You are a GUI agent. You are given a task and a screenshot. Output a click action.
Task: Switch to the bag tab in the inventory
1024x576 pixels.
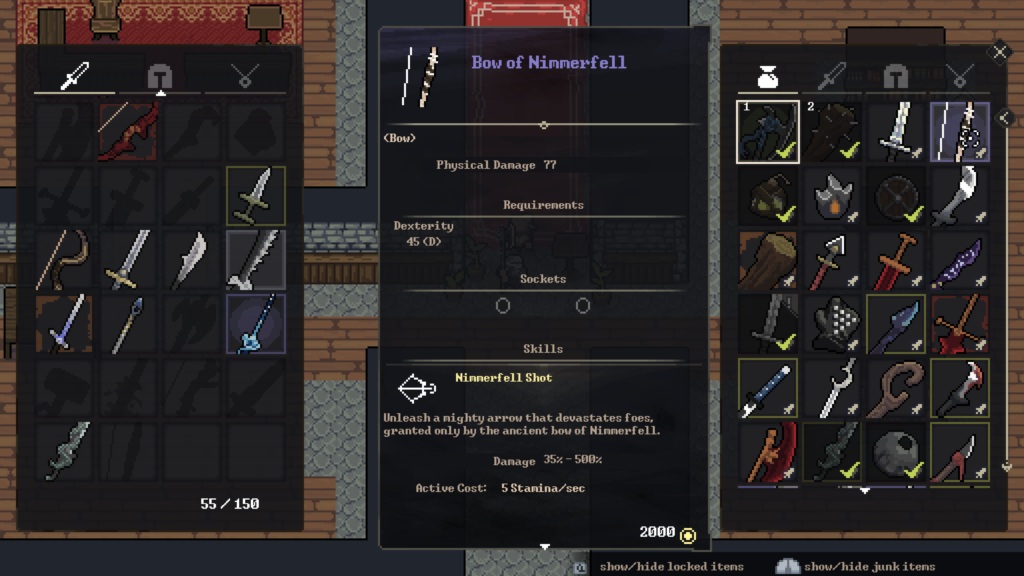[x=768, y=75]
